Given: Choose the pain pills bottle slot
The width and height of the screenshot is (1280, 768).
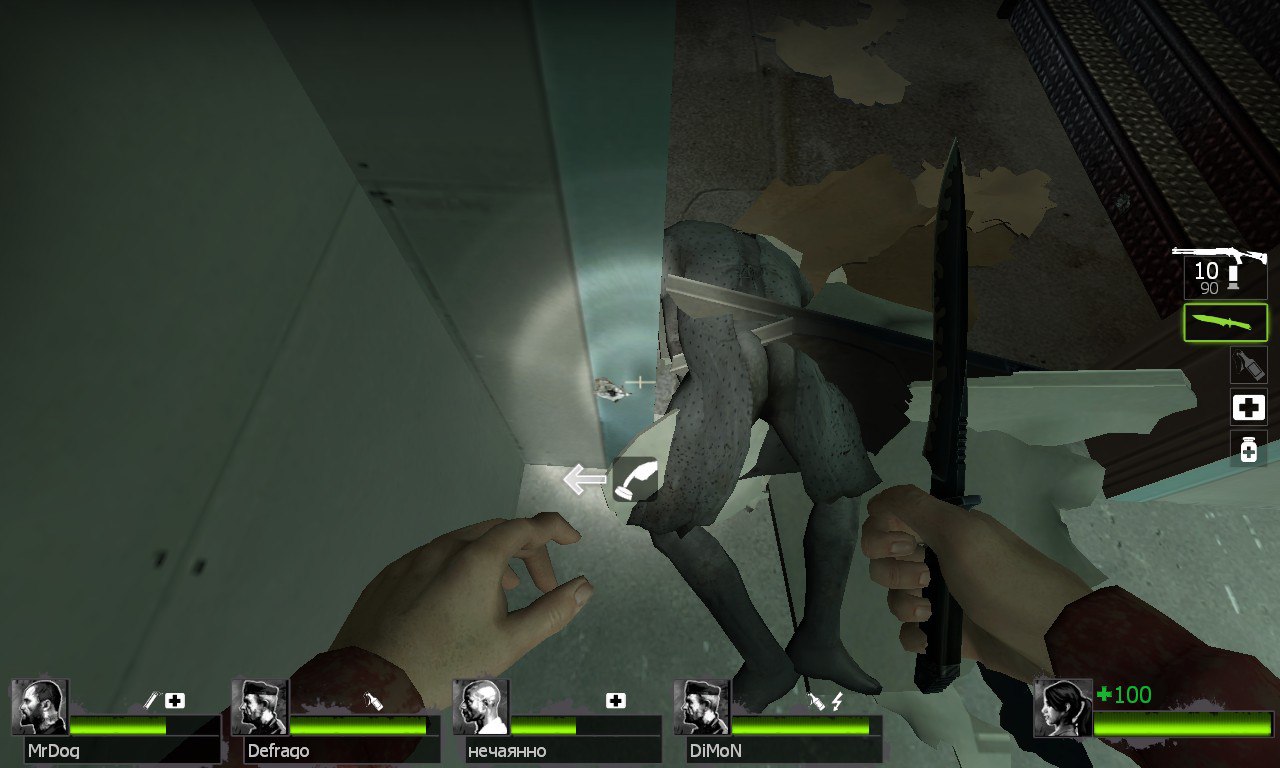Looking at the screenshot, I should (x=1248, y=449).
